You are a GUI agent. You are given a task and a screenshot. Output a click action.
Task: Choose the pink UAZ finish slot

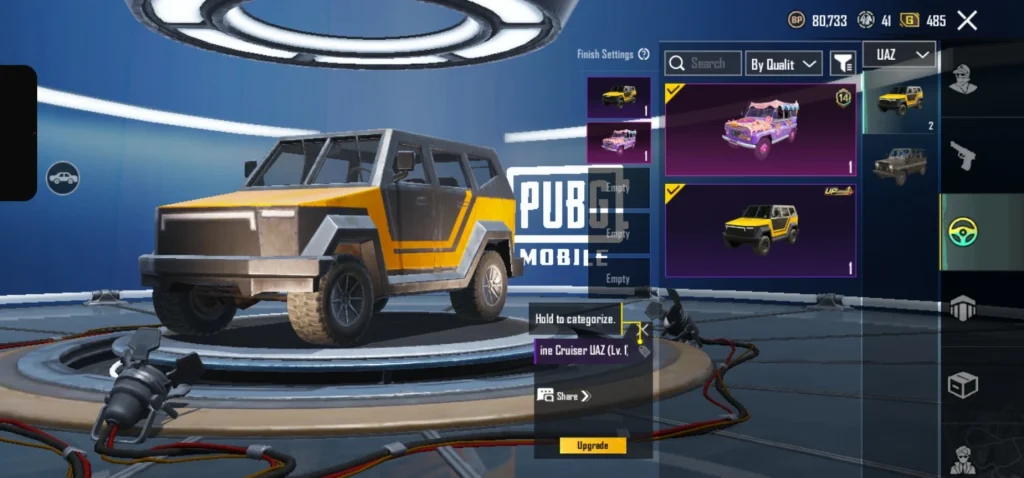(x=619, y=142)
